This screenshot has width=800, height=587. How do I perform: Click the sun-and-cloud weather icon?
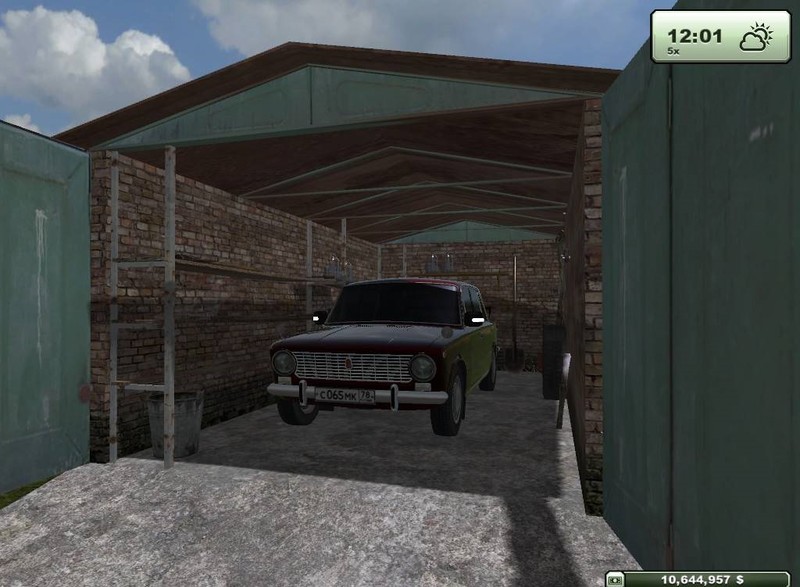[x=755, y=37]
